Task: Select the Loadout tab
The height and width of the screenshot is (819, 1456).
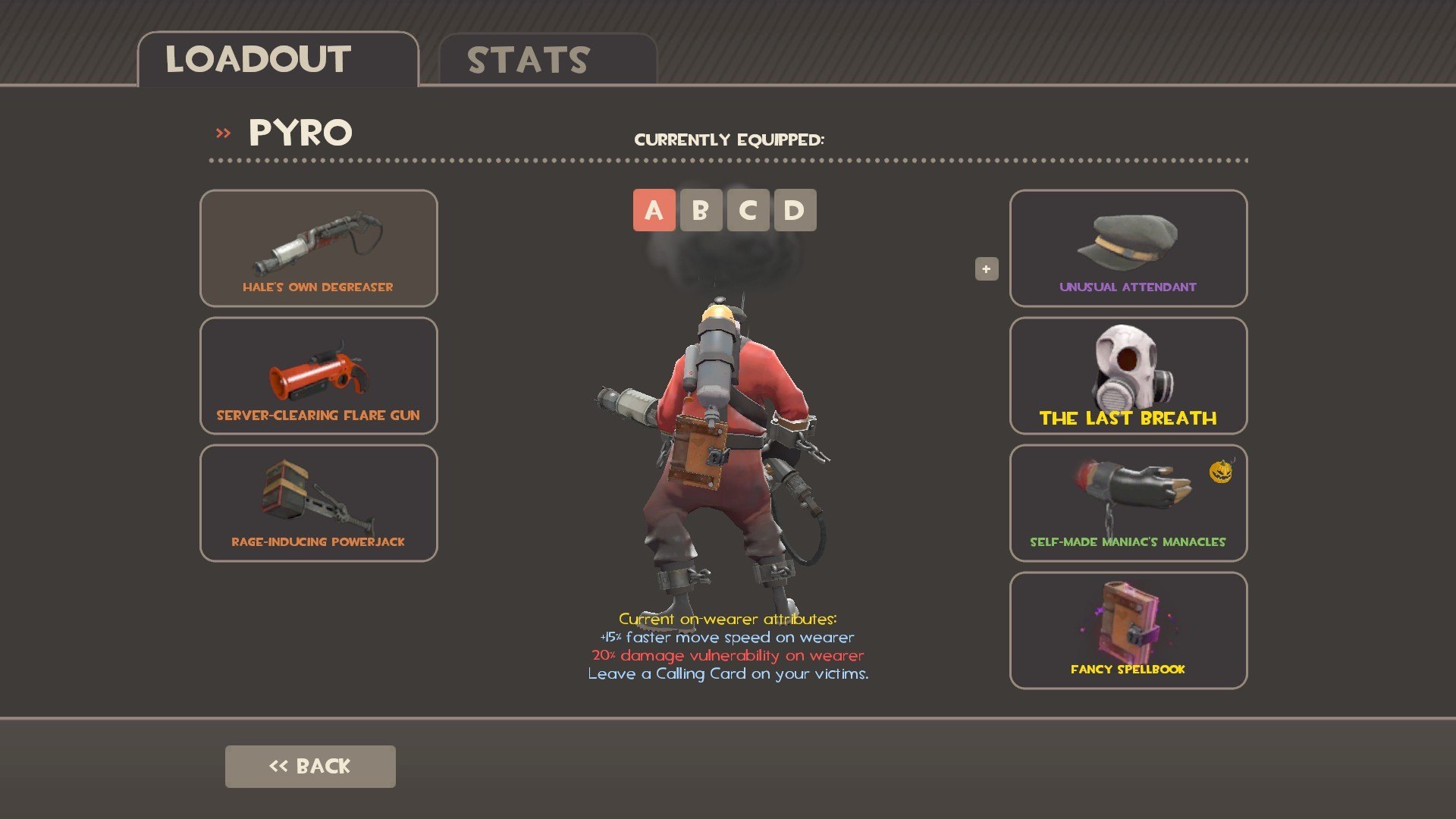Action: tap(278, 60)
